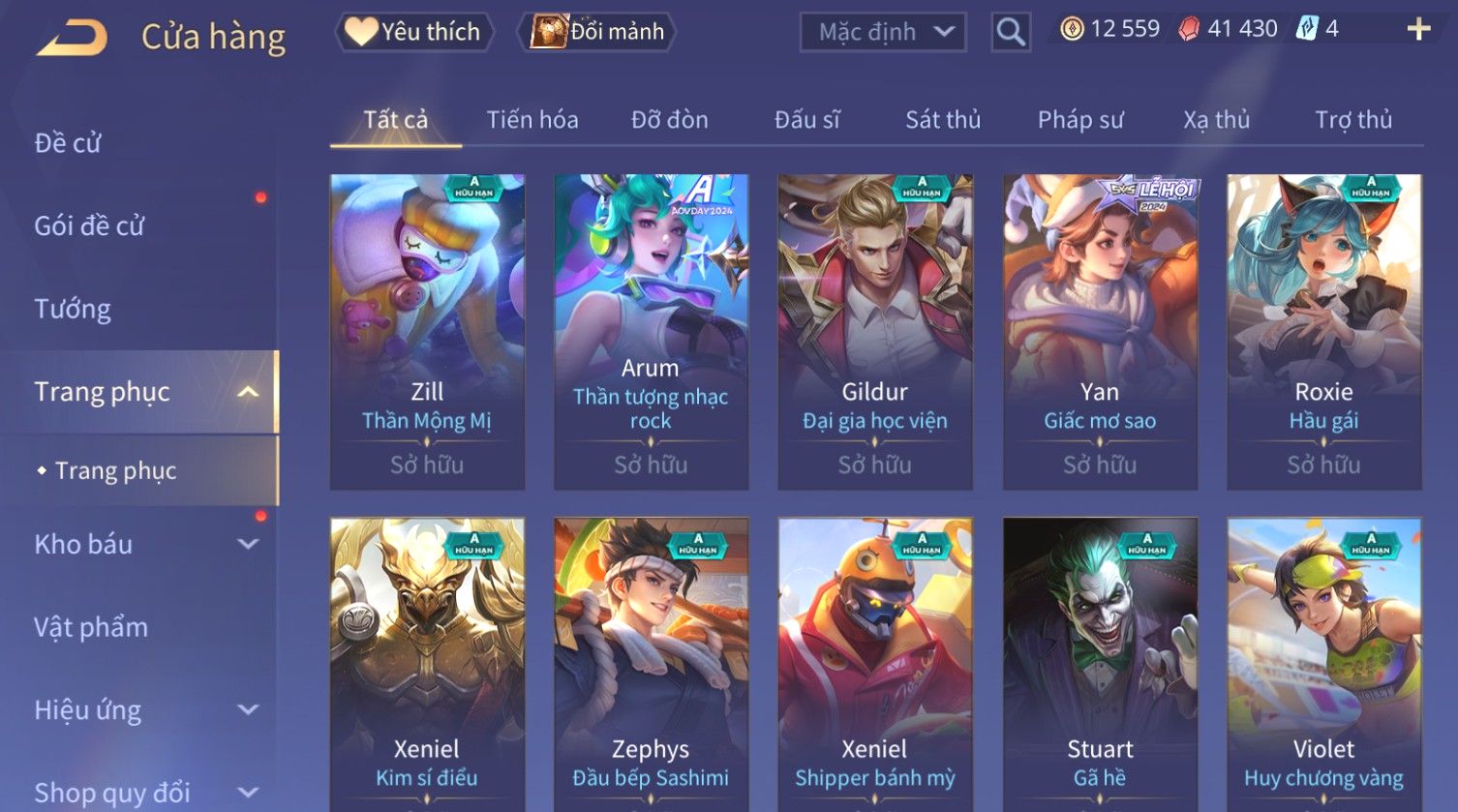
Task: Show the Sát thủ skins tab
Action: click(x=943, y=120)
